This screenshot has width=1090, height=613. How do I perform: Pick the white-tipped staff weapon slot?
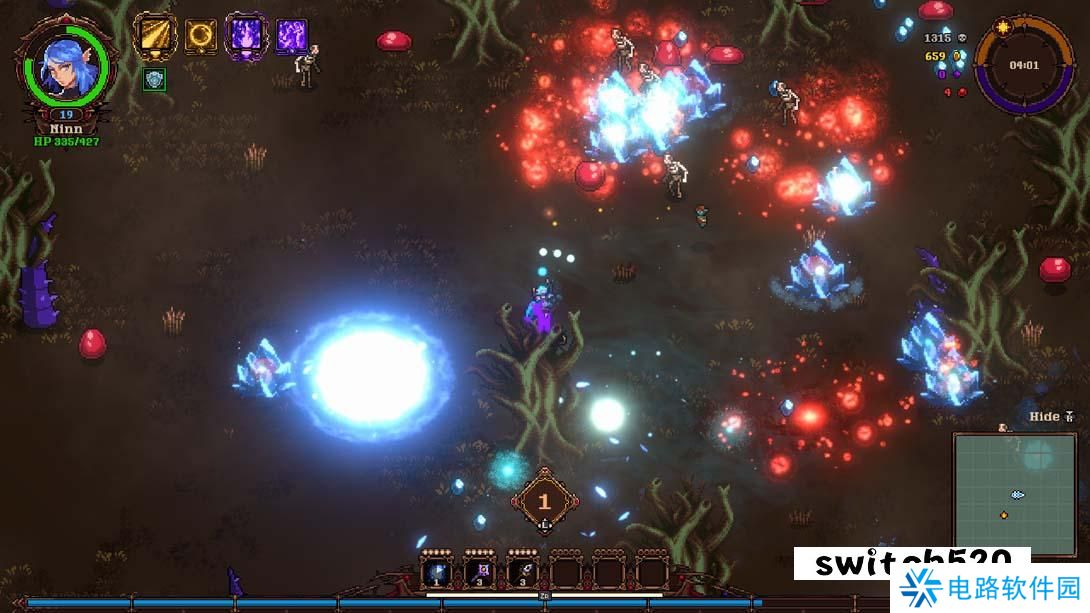coord(522,573)
